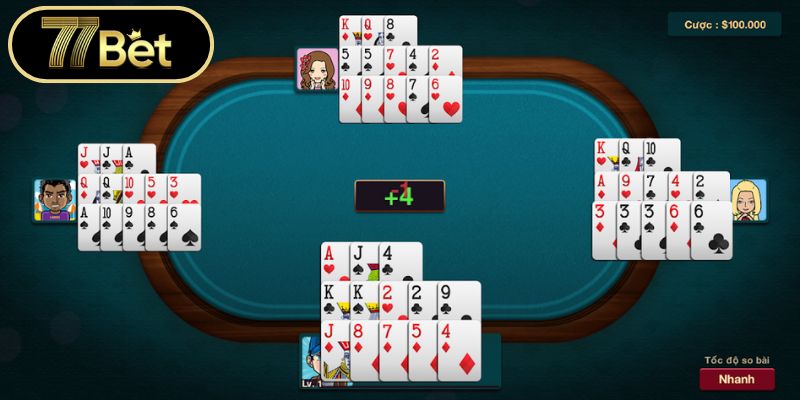Open the brown-haired girl opponent's avatar
The width and height of the screenshot is (800, 400).
click(x=316, y=69)
